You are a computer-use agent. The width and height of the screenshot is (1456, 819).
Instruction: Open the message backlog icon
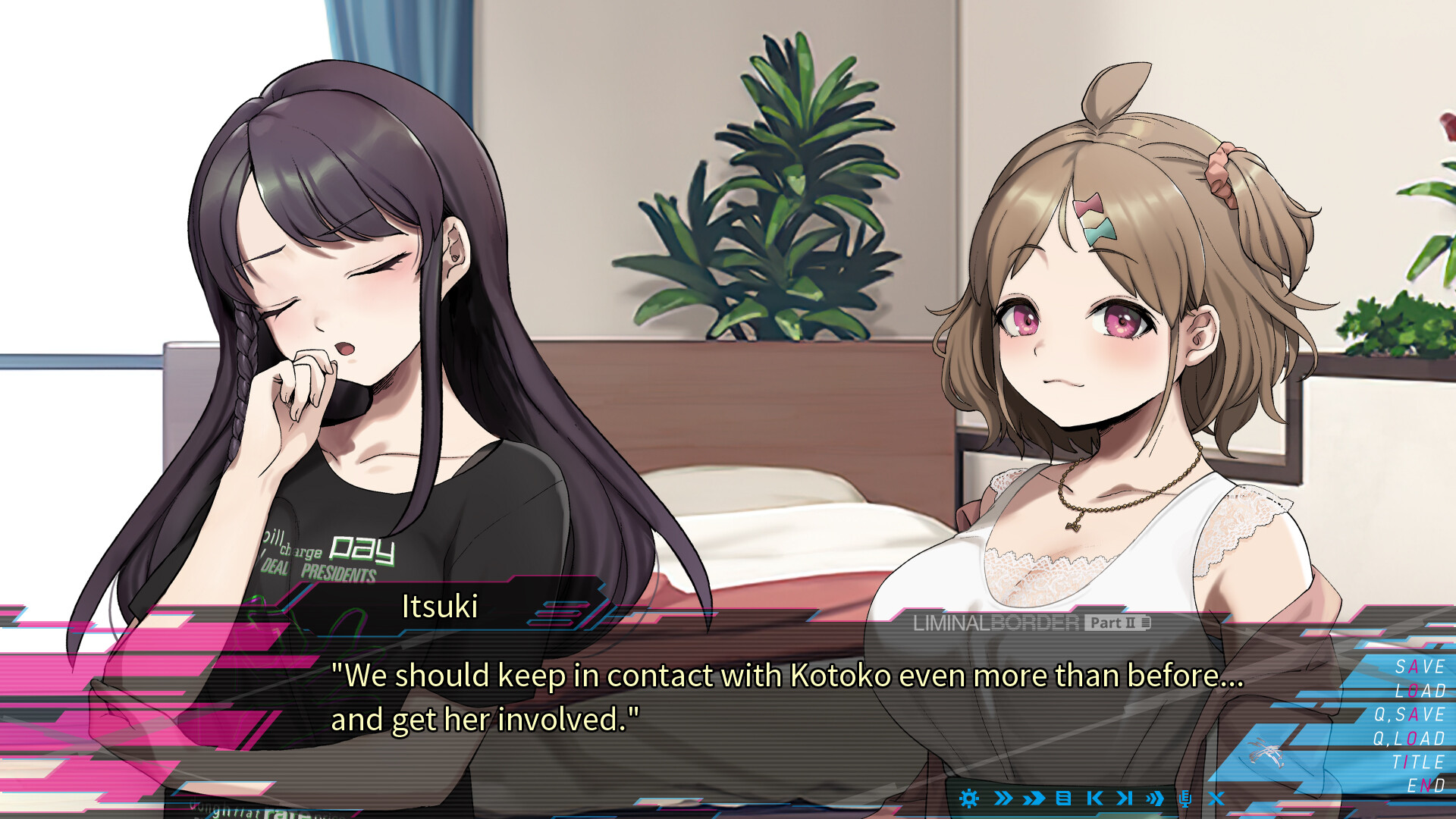click(1063, 798)
